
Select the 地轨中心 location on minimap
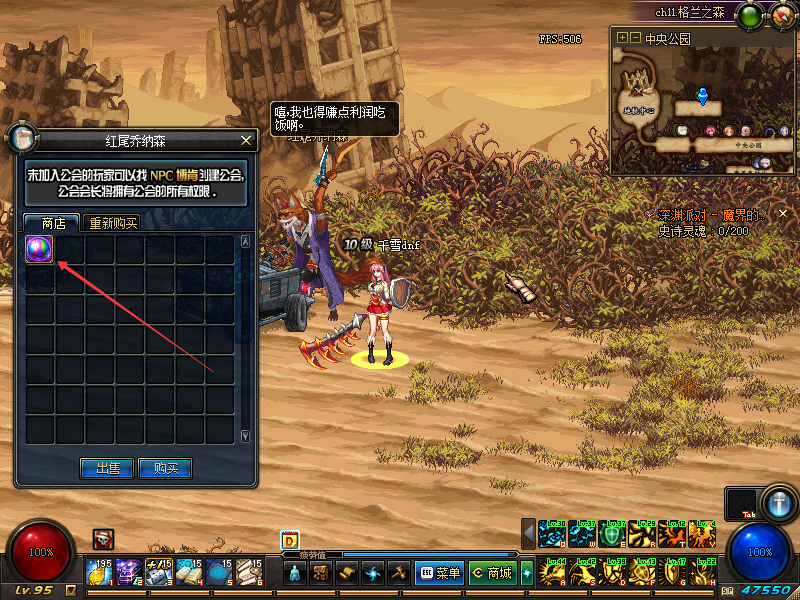click(x=637, y=108)
